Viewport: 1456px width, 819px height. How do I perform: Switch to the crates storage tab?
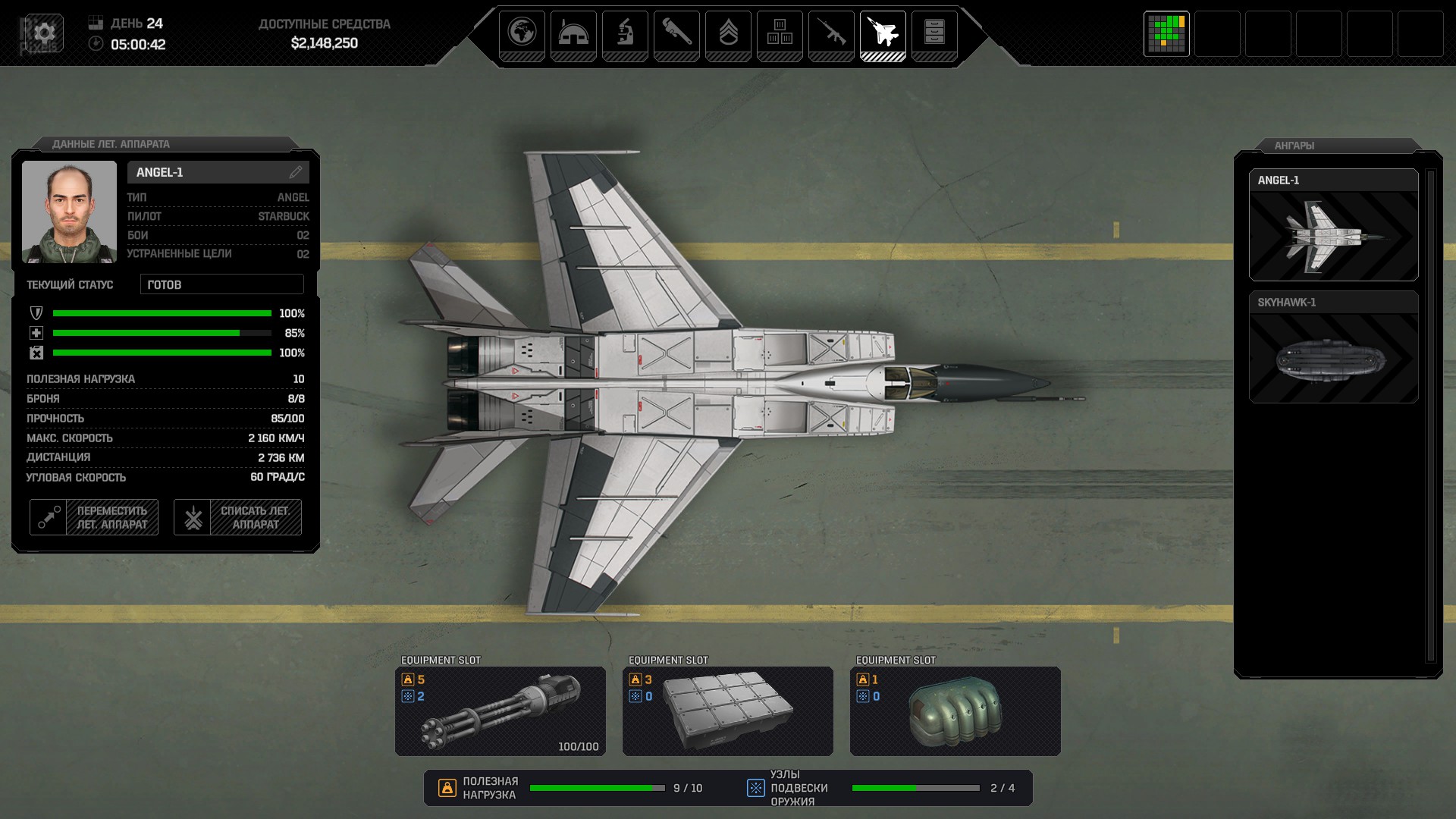click(780, 34)
